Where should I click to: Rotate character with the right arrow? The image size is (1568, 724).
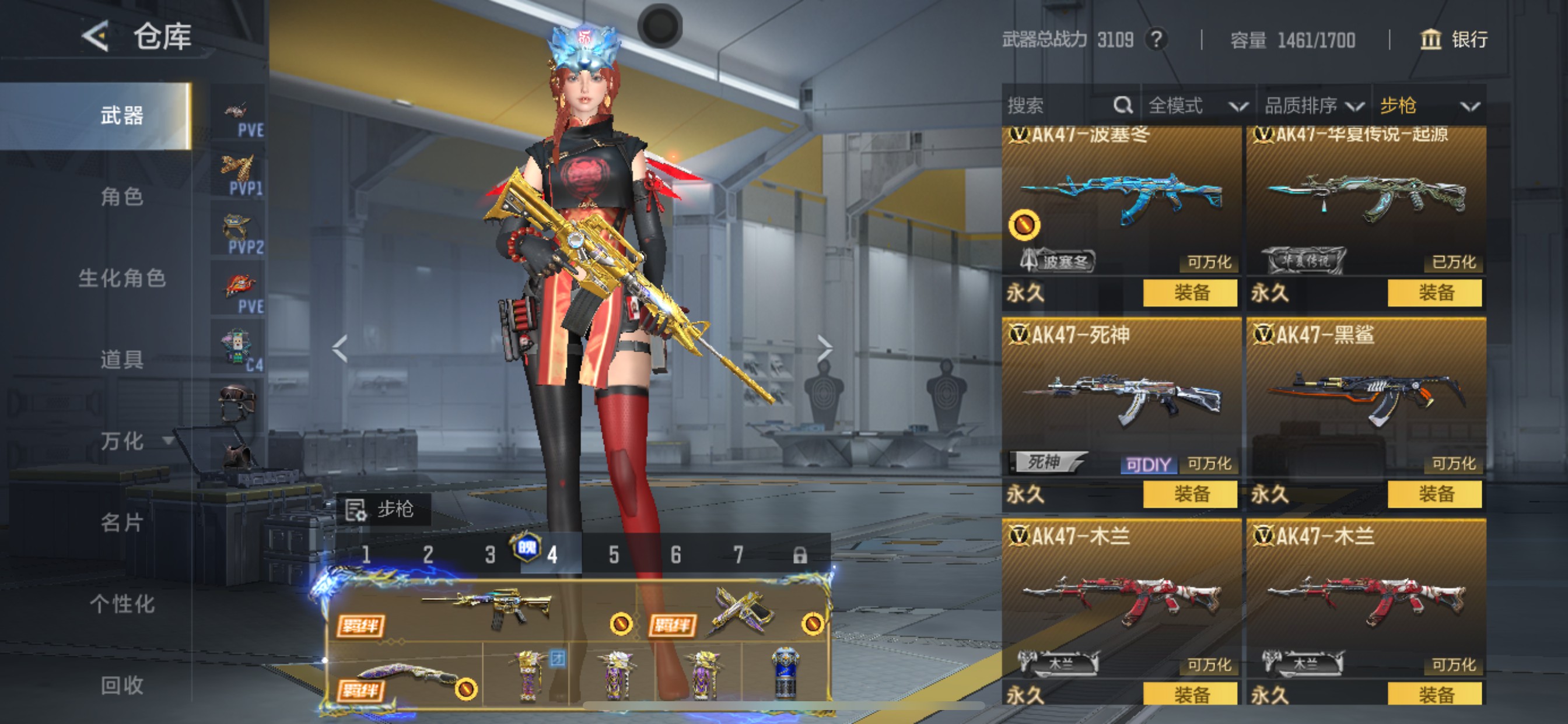824,349
